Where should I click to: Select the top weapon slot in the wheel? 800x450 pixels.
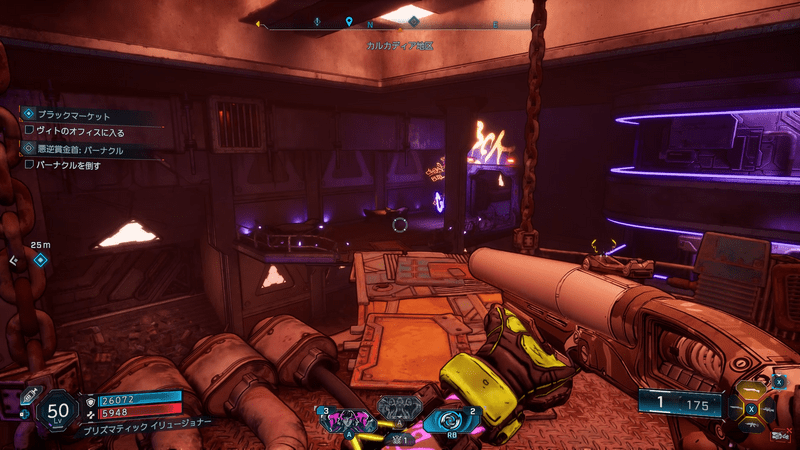(753, 388)
